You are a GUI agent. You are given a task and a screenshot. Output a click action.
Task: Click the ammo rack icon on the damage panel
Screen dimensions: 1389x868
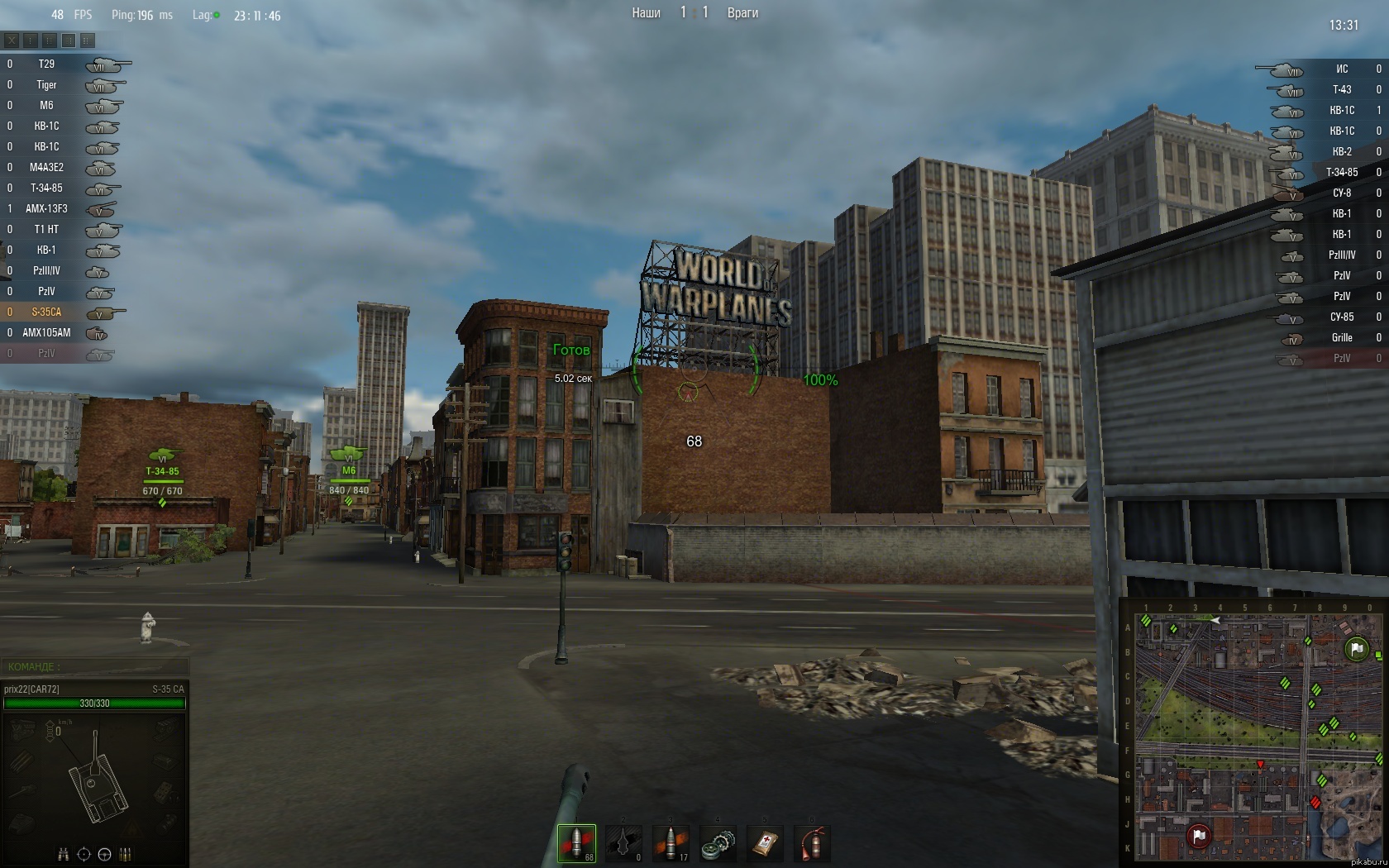pos(126,854)
